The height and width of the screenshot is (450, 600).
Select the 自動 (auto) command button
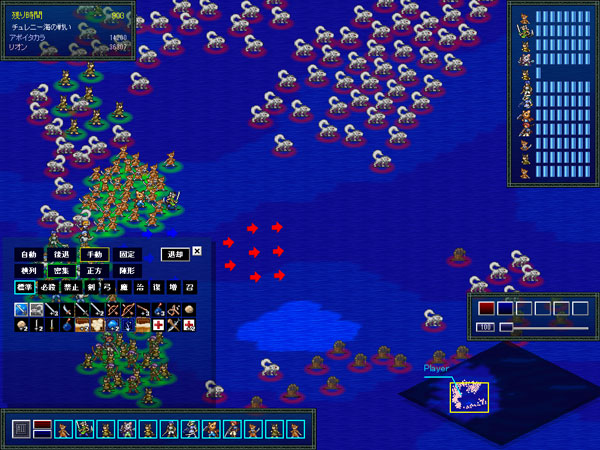(28, 255)
